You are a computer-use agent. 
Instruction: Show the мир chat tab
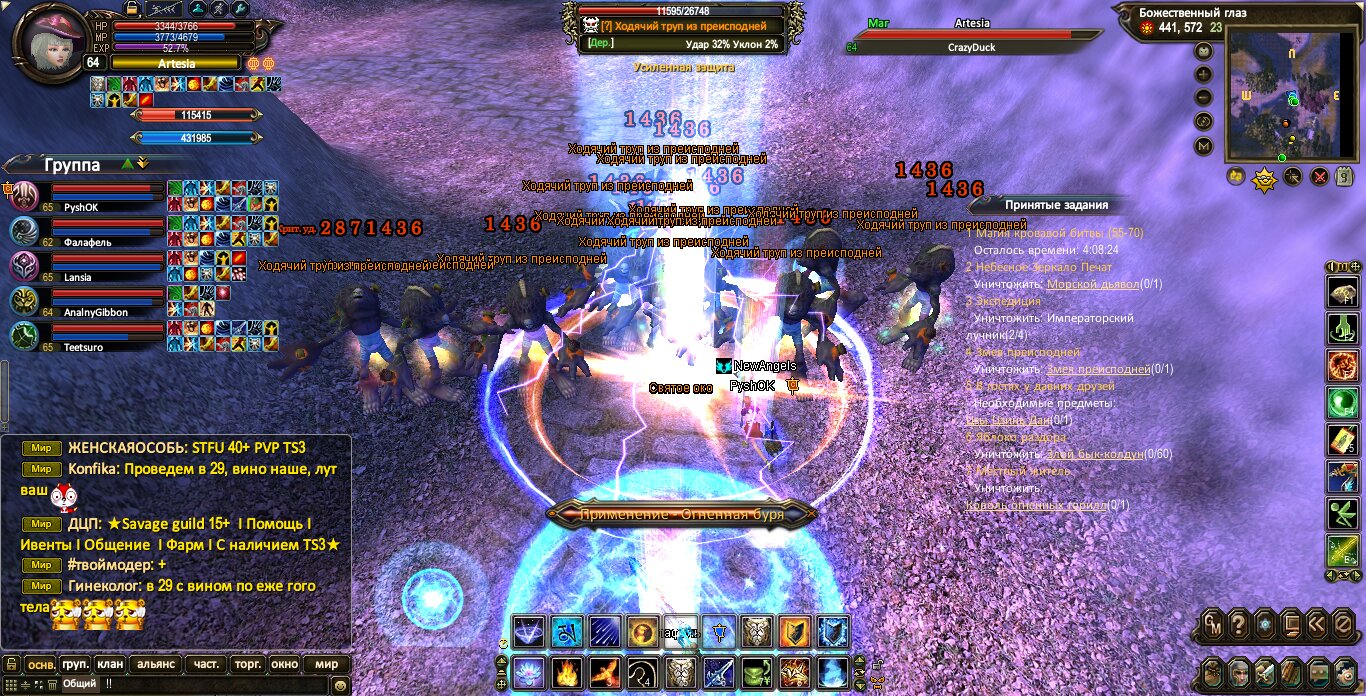pyautogui.click(x=326, y=664)
